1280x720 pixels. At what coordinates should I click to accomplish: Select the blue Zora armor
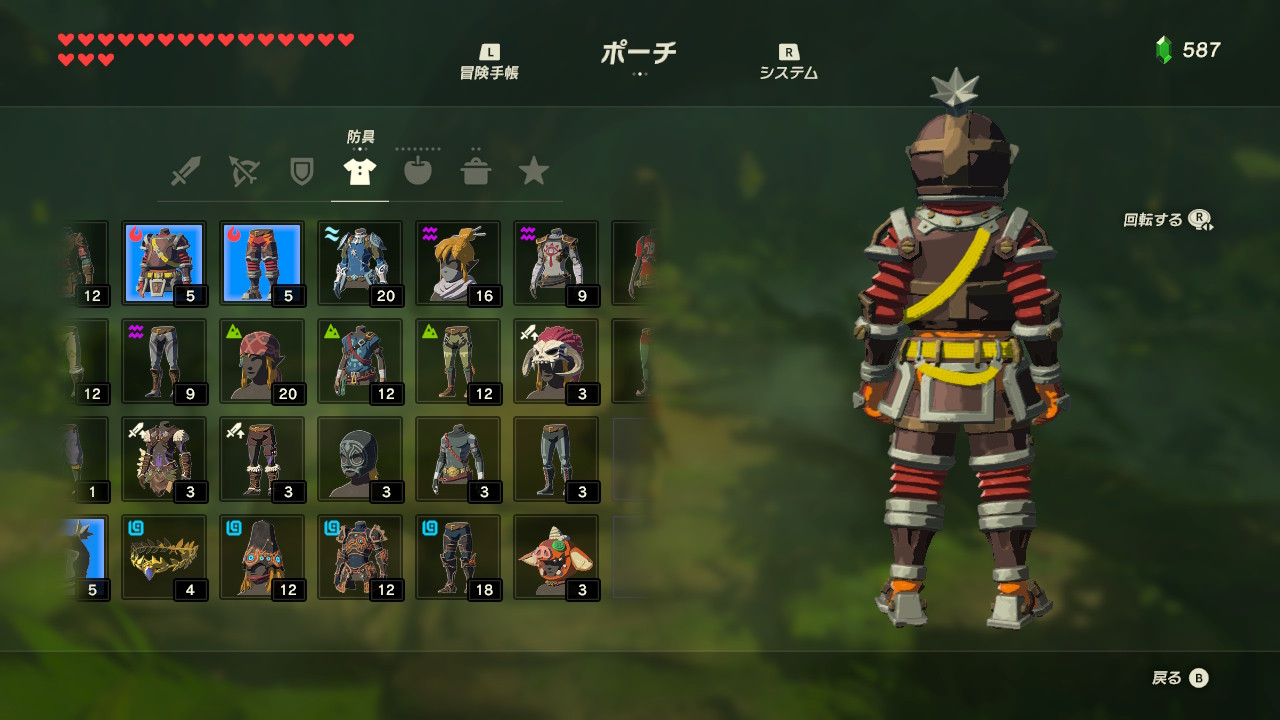[x=360, y=263]
